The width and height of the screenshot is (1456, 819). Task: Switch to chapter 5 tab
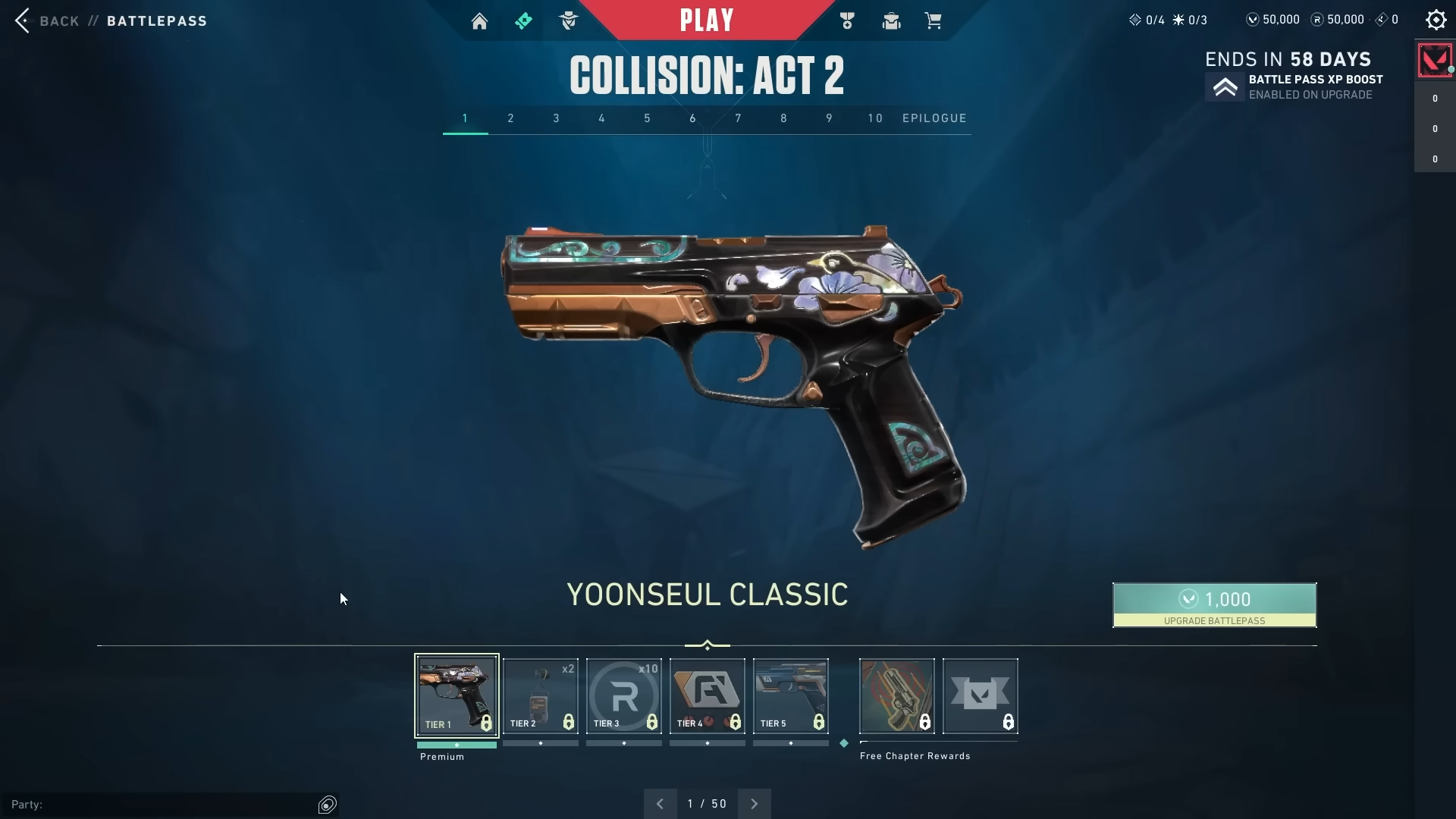pyautogui.click(x=647, y=118)
